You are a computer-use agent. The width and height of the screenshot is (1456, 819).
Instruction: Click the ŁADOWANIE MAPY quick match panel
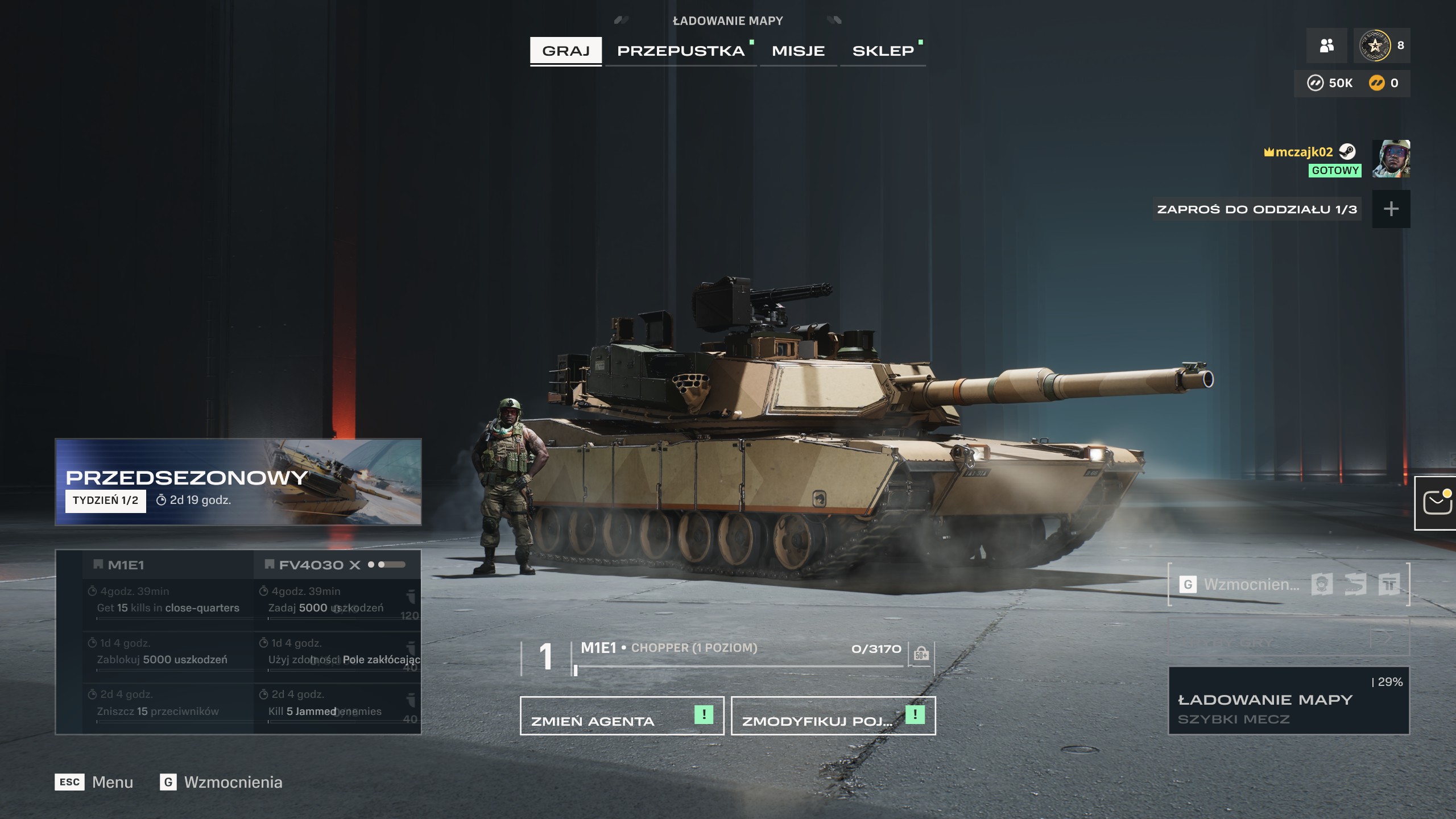coord(1288,701)
